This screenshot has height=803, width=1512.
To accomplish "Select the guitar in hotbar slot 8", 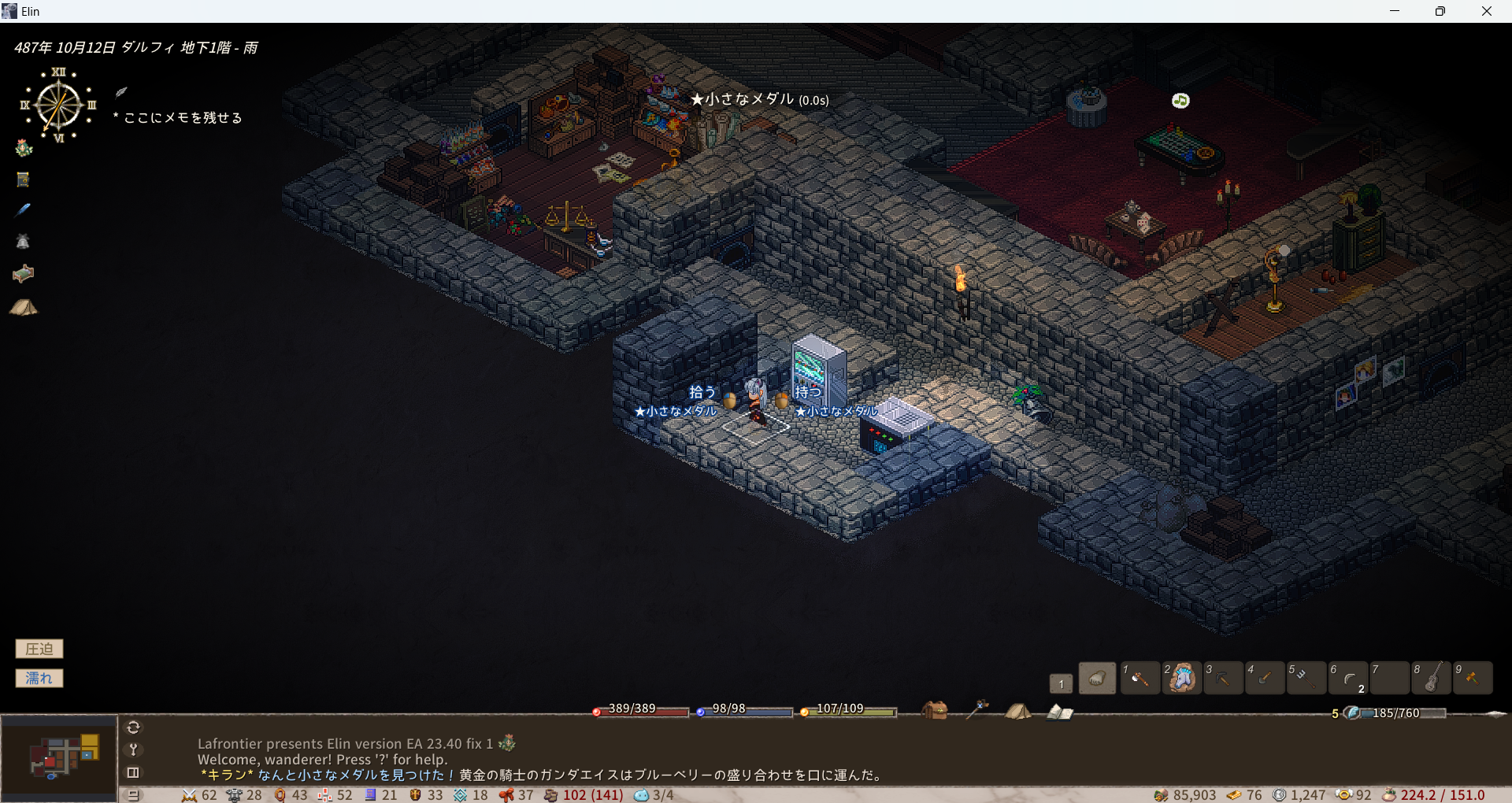I will point(1432,678).
